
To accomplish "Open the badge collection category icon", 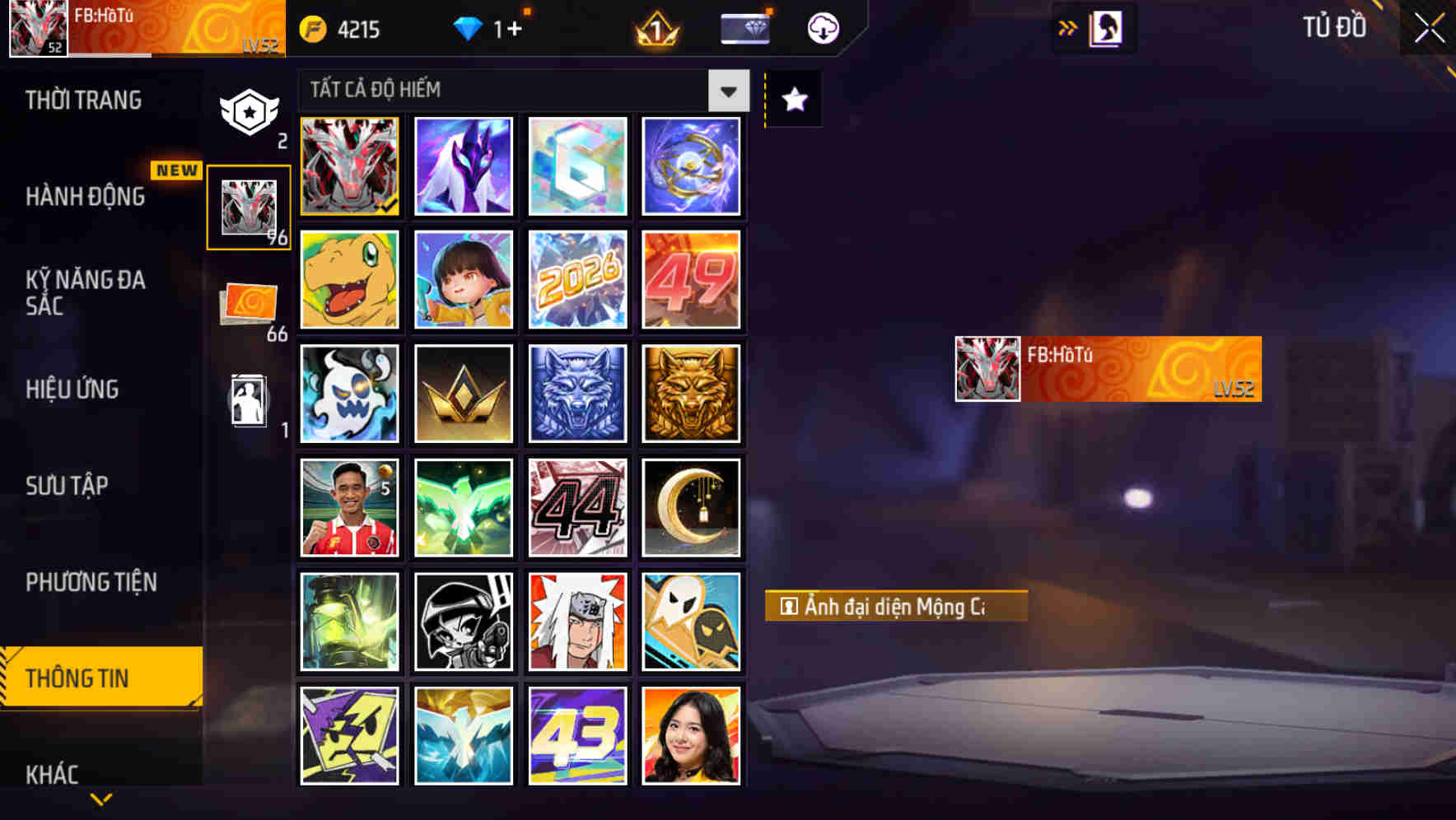I will [x=250, y=110].
